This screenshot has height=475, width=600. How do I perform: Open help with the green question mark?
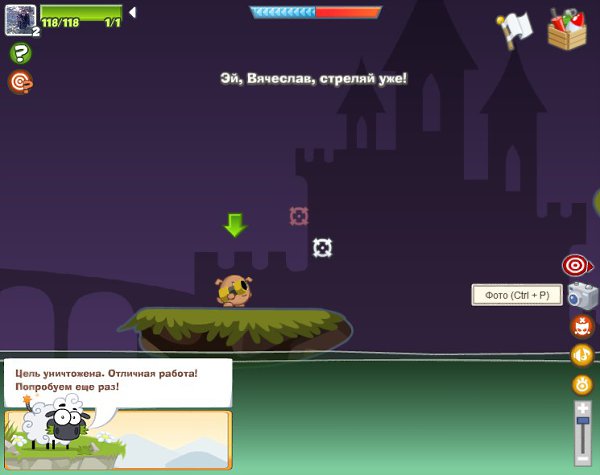[x=19, y=53]
